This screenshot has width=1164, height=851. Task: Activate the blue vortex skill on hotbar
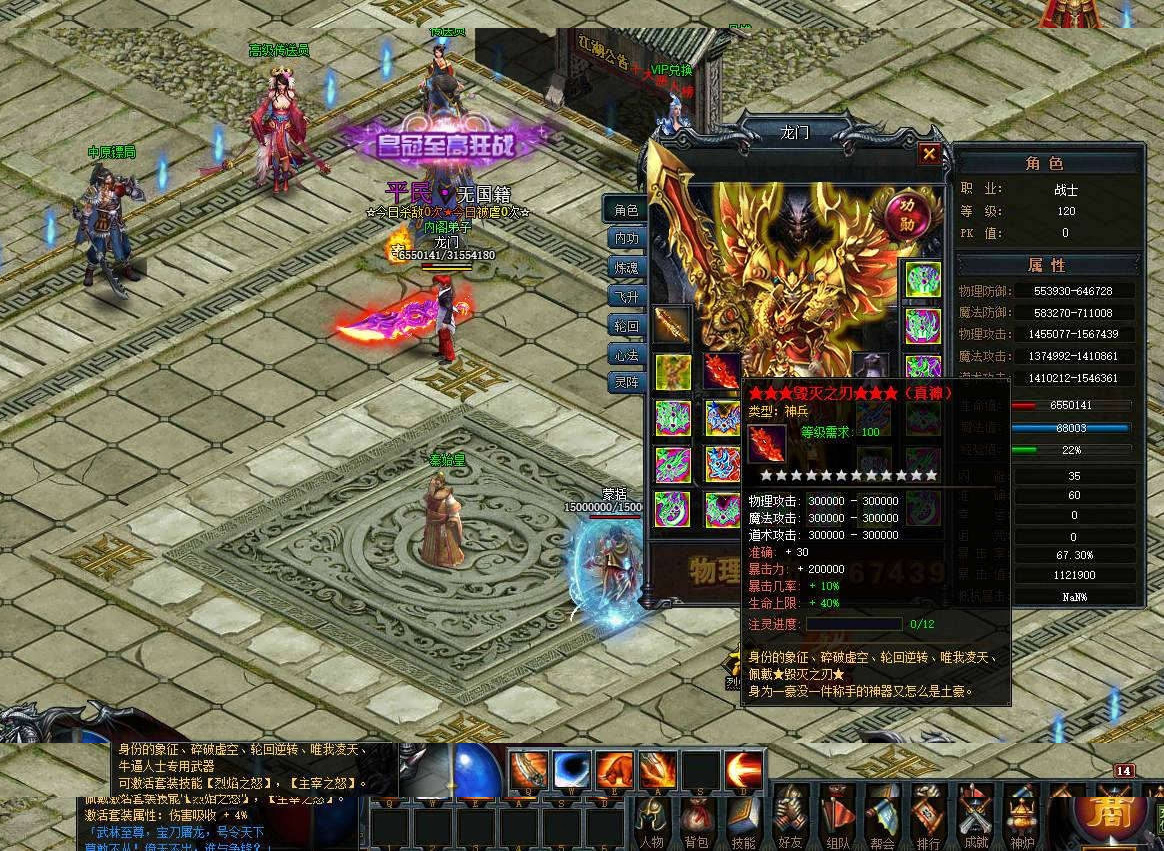pos(572,769)
